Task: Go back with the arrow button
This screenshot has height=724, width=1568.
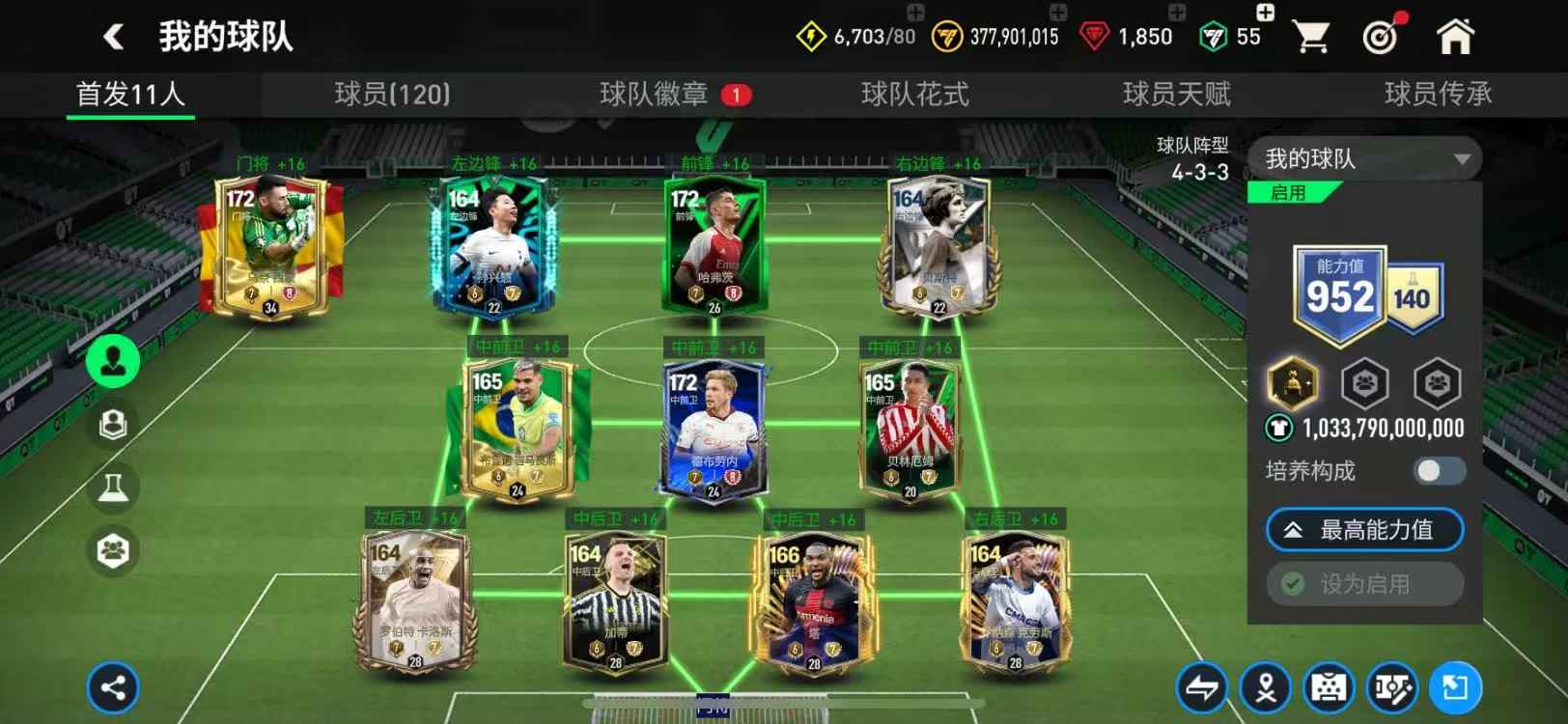Action: 114,37
